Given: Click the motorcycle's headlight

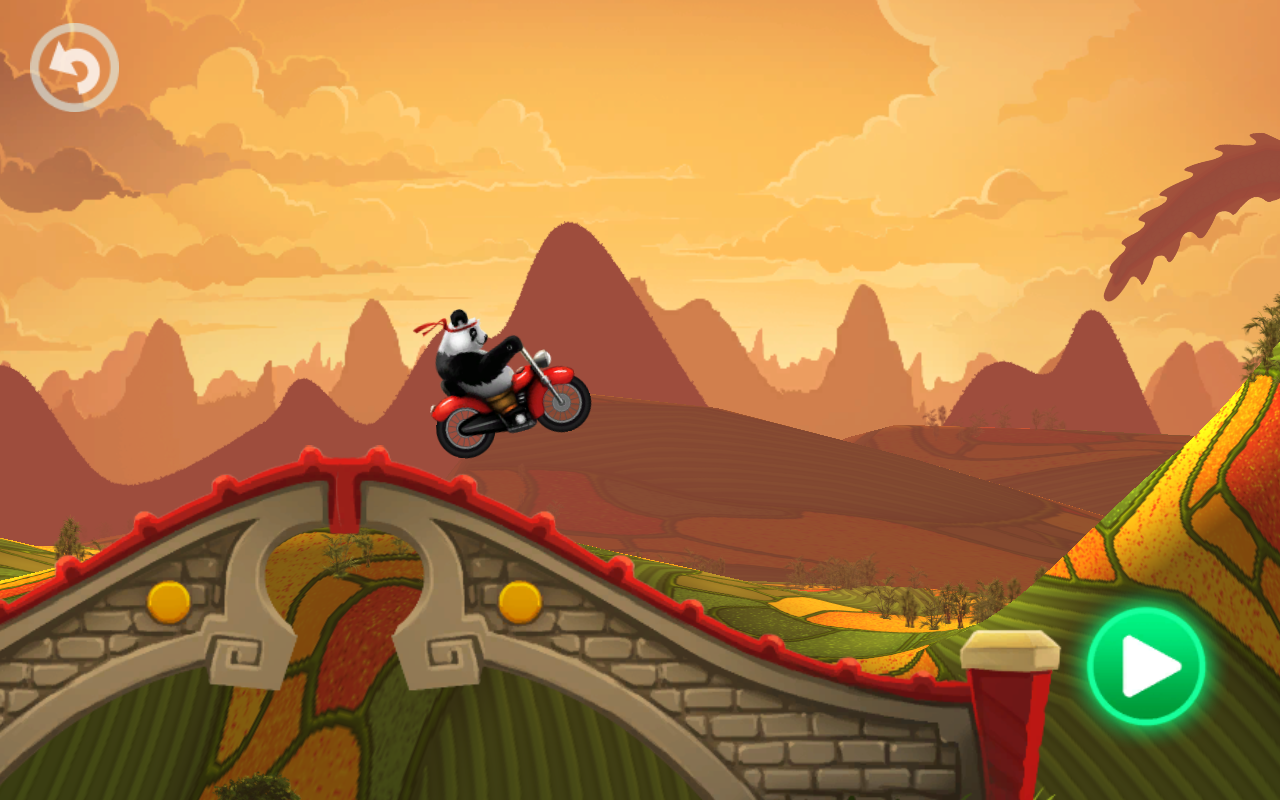Looking at the screenshot, I should point(540,355).
